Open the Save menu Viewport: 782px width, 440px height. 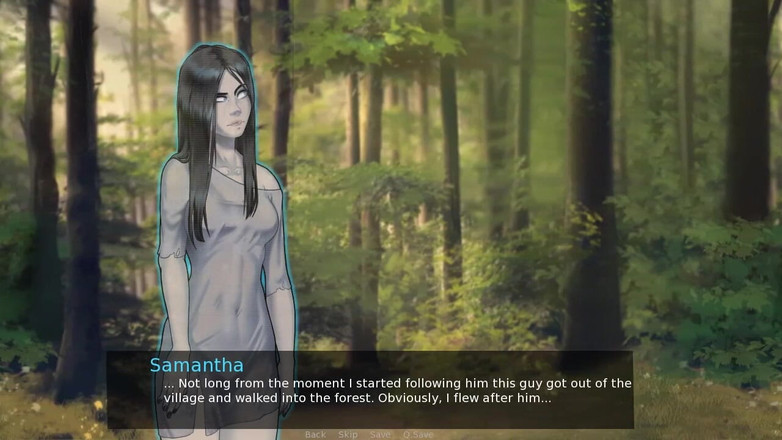click(379, 435)
